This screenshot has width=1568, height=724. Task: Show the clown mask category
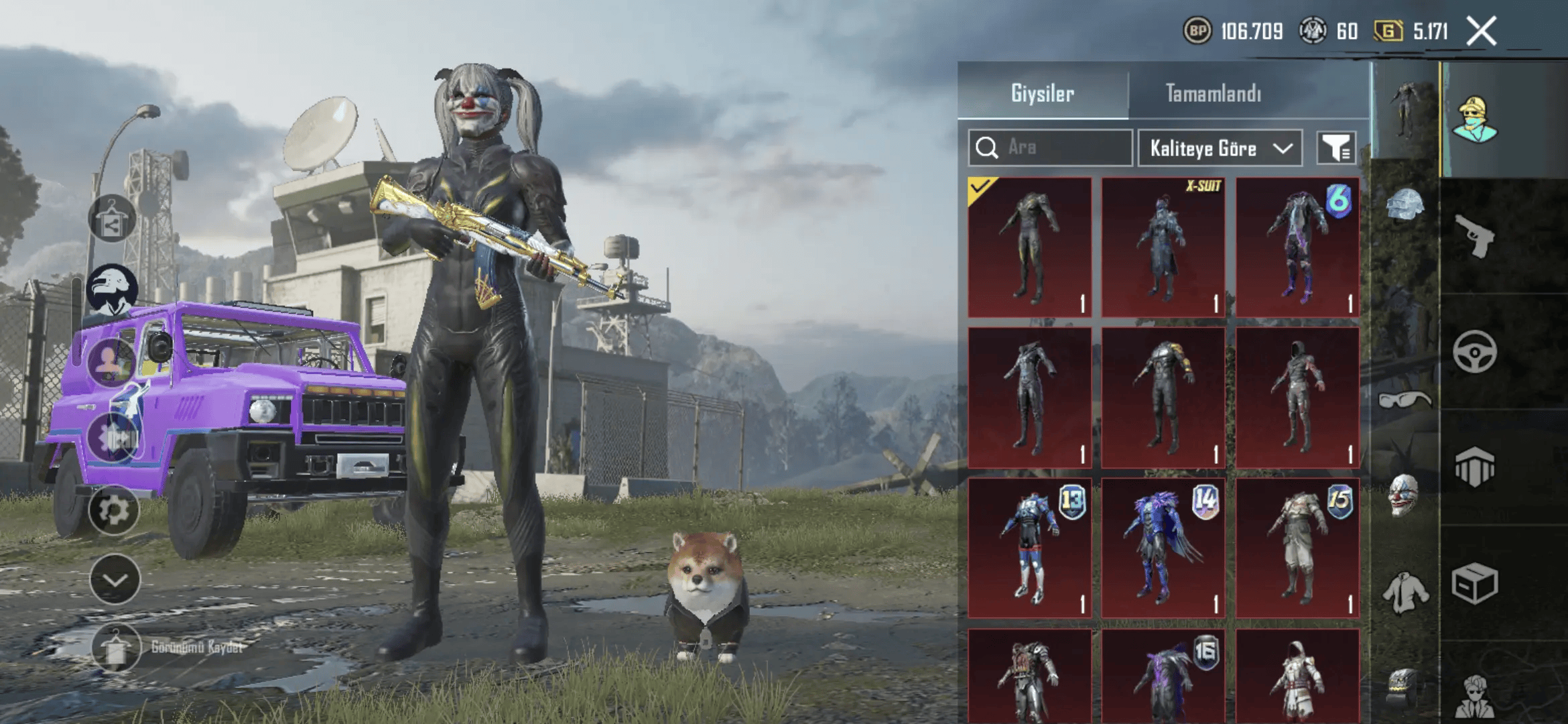tap(1403, 495)
